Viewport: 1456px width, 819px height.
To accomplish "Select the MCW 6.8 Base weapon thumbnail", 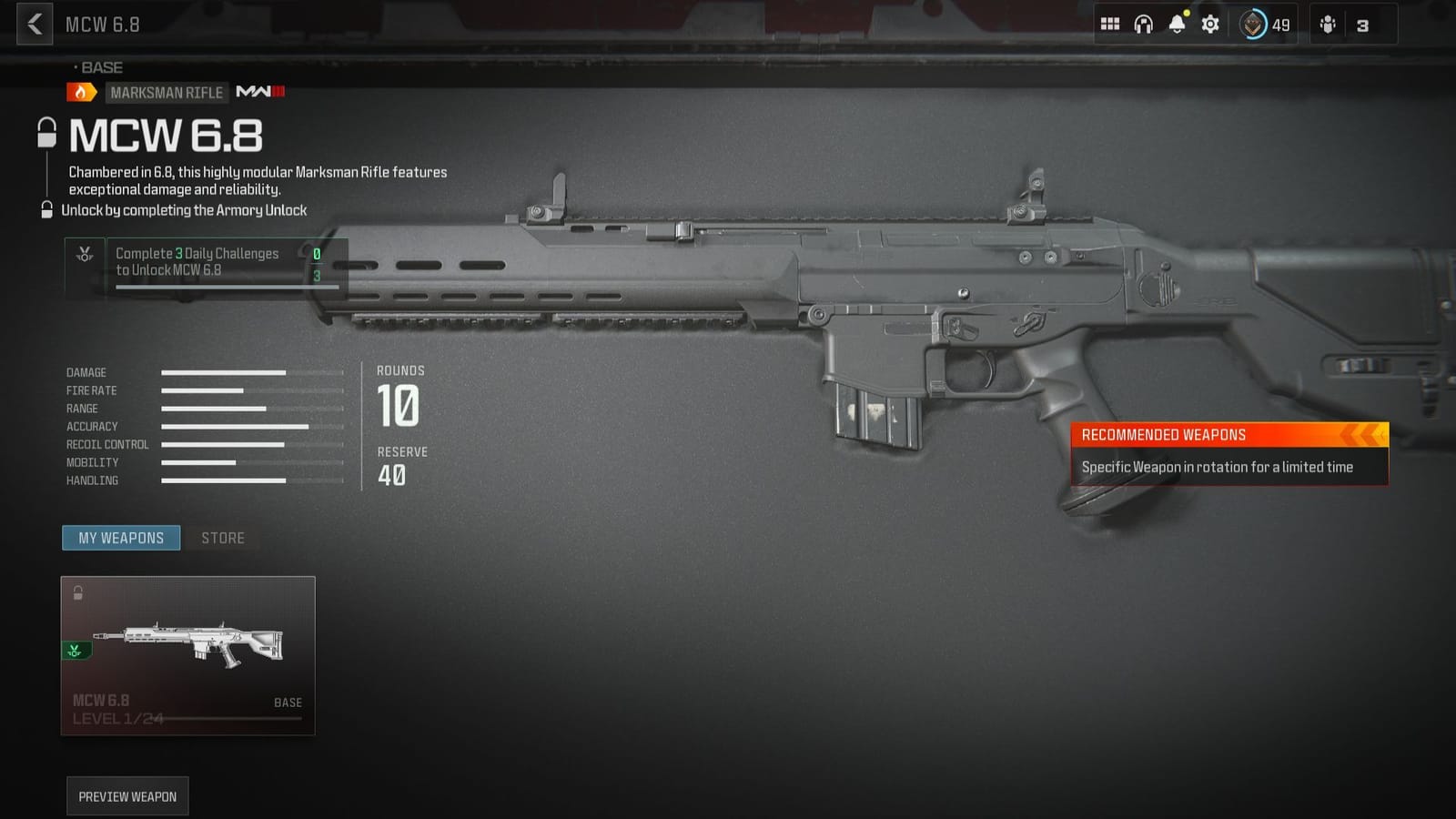I will [187, 652].
